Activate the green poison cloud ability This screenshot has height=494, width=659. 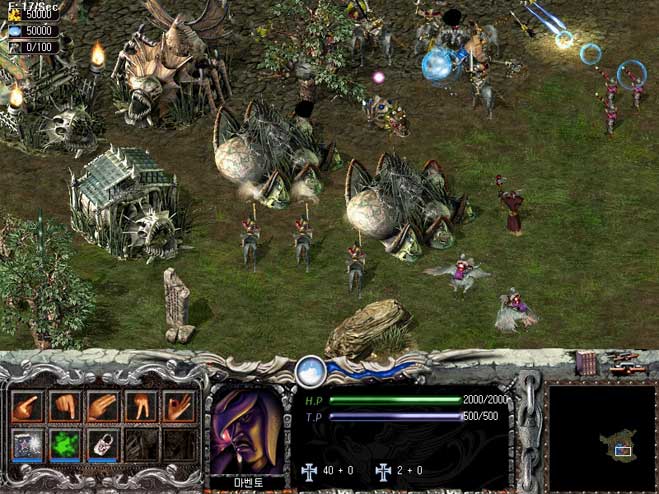pyautogui.click(x=65, y=444)
